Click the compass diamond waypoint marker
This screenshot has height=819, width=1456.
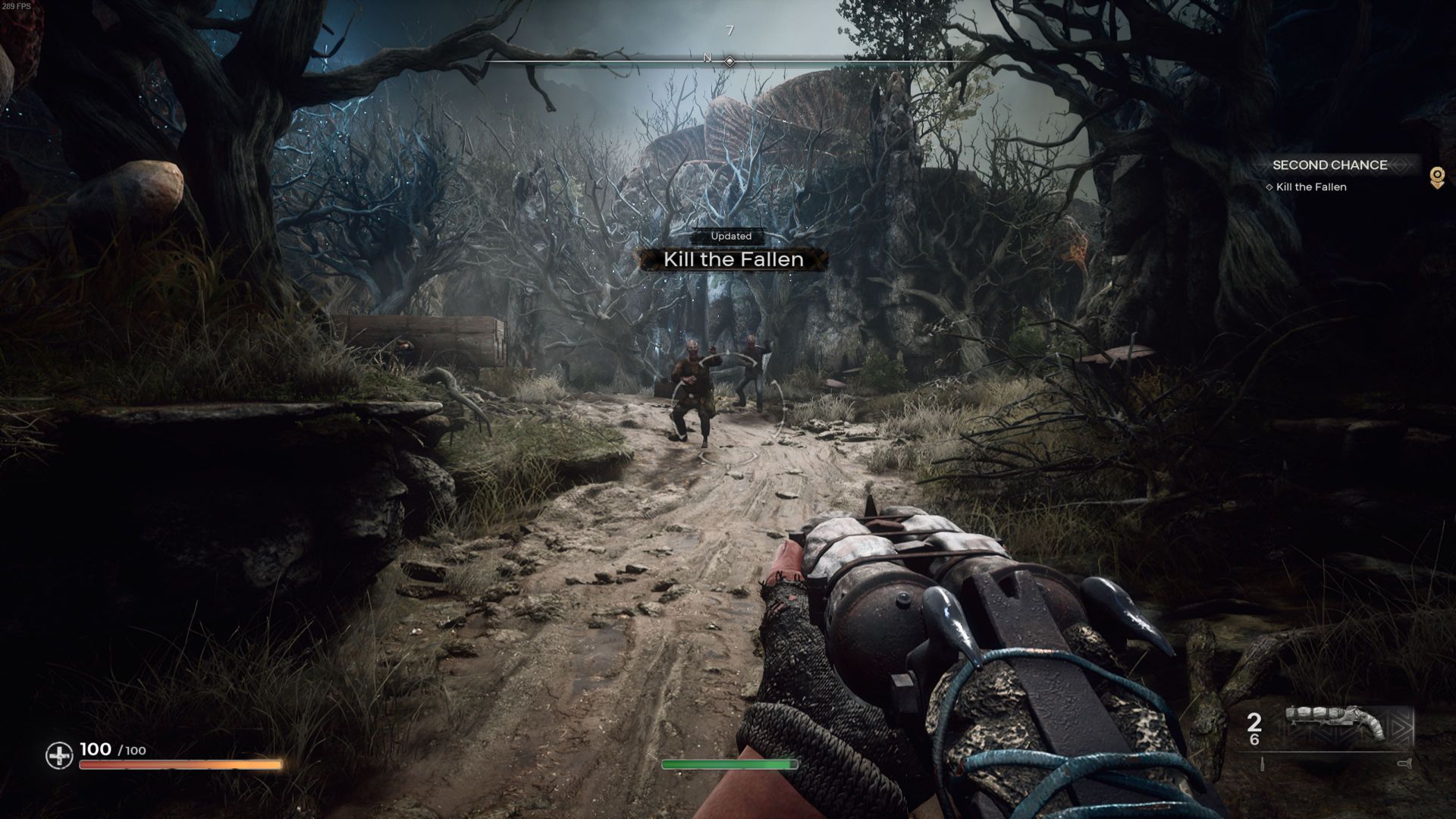coord(730,61)
